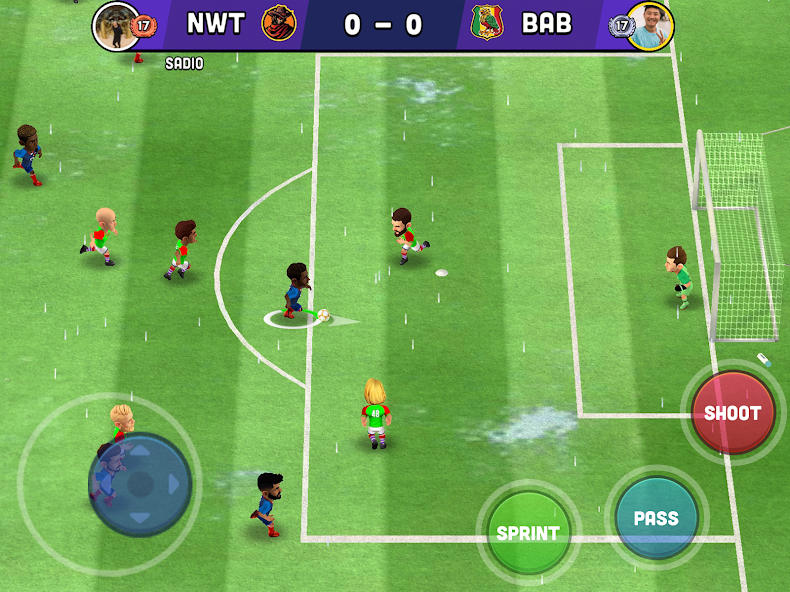This screenshot has height=592, width=790.
Task: Click the NWT team crest
Action: pyautogui.click(x=279, y=23)
